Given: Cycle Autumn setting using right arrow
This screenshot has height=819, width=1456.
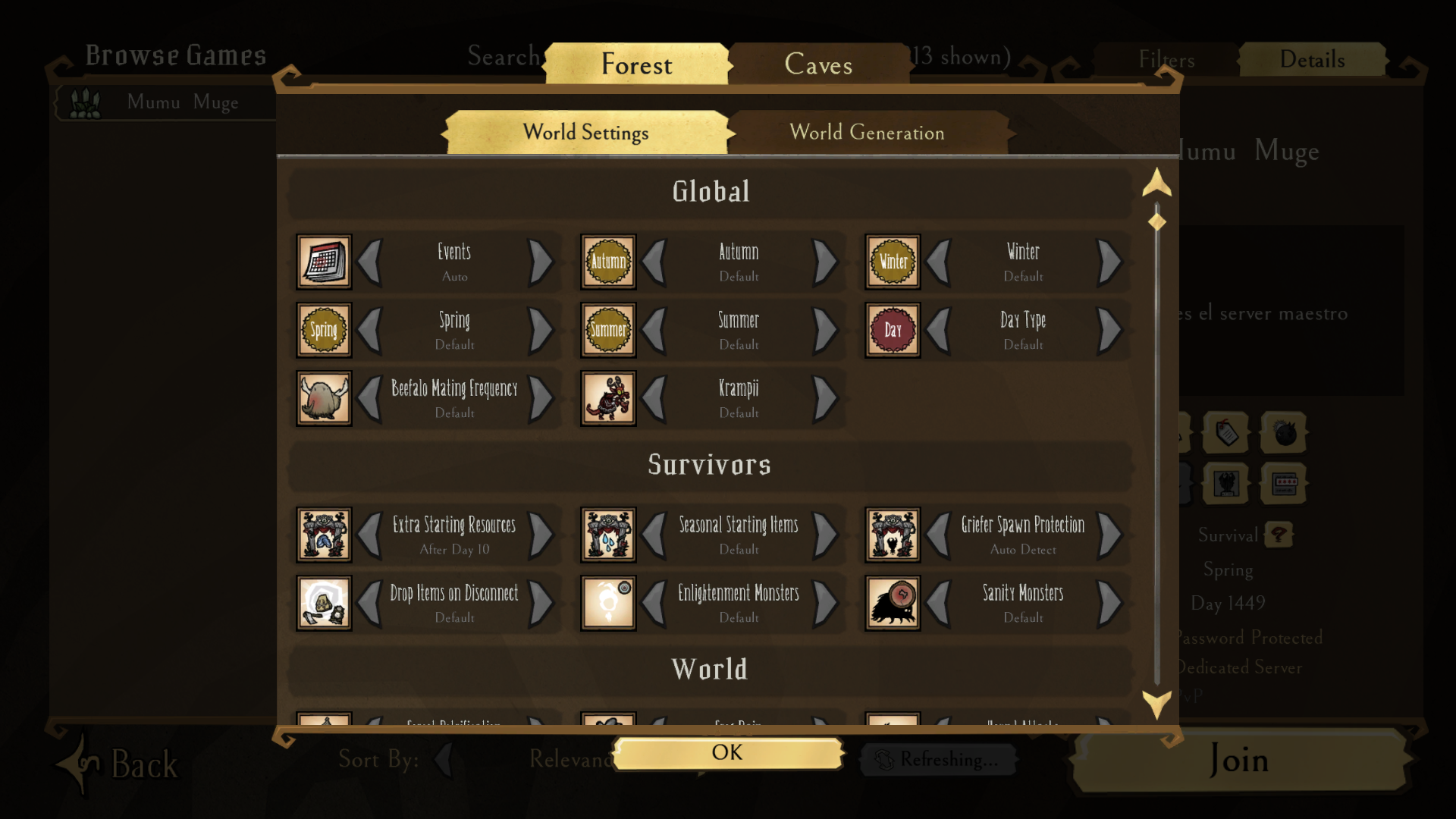Looking at the screenshot, I should point(824,262).
